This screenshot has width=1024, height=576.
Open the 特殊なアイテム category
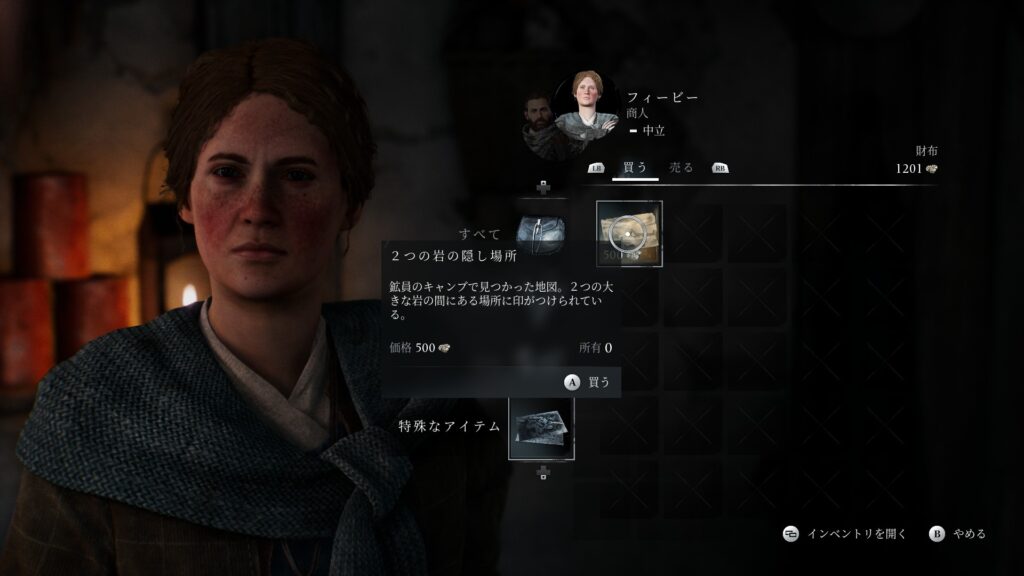click(x=541, y=427)
